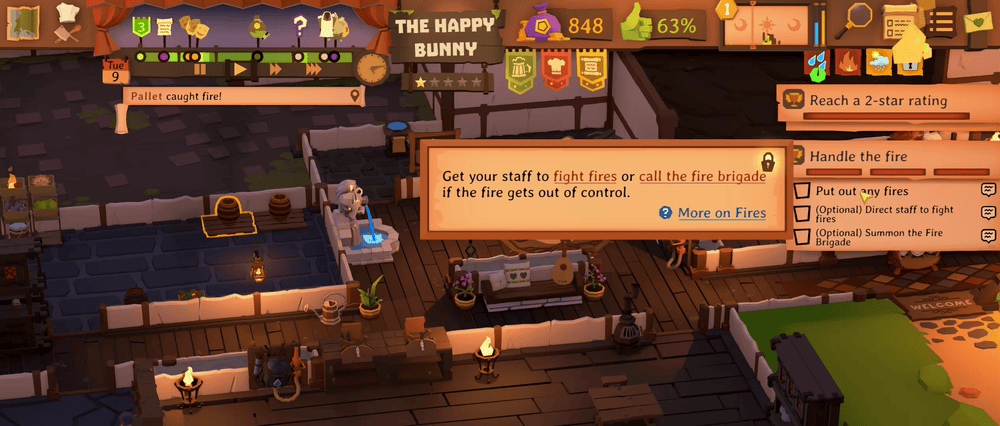Open the heart envelope mail
The width and height of the screenshot is (1000, 426).
point(979,19)
